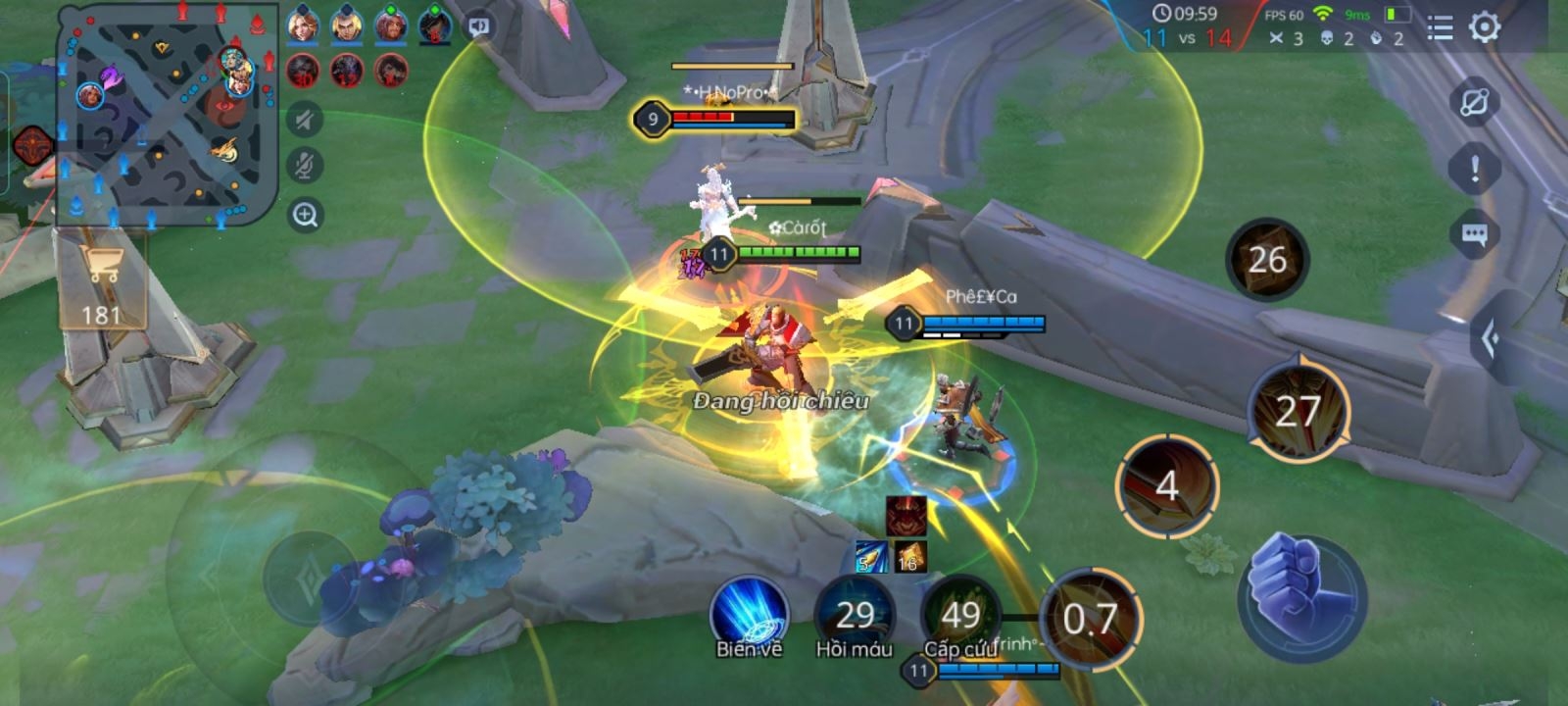Activate the Biến về recall spell

(x=750, y=615)
